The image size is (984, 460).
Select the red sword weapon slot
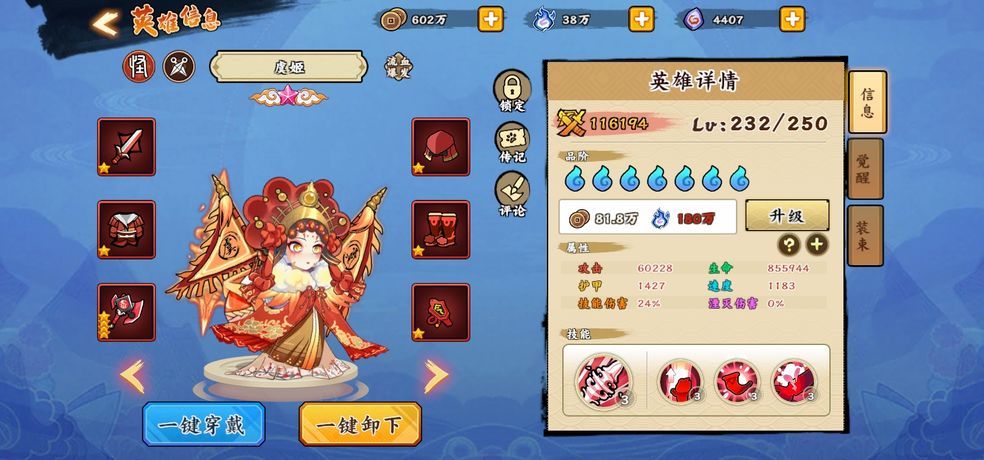pyautogui.click(x=126, y=146)
